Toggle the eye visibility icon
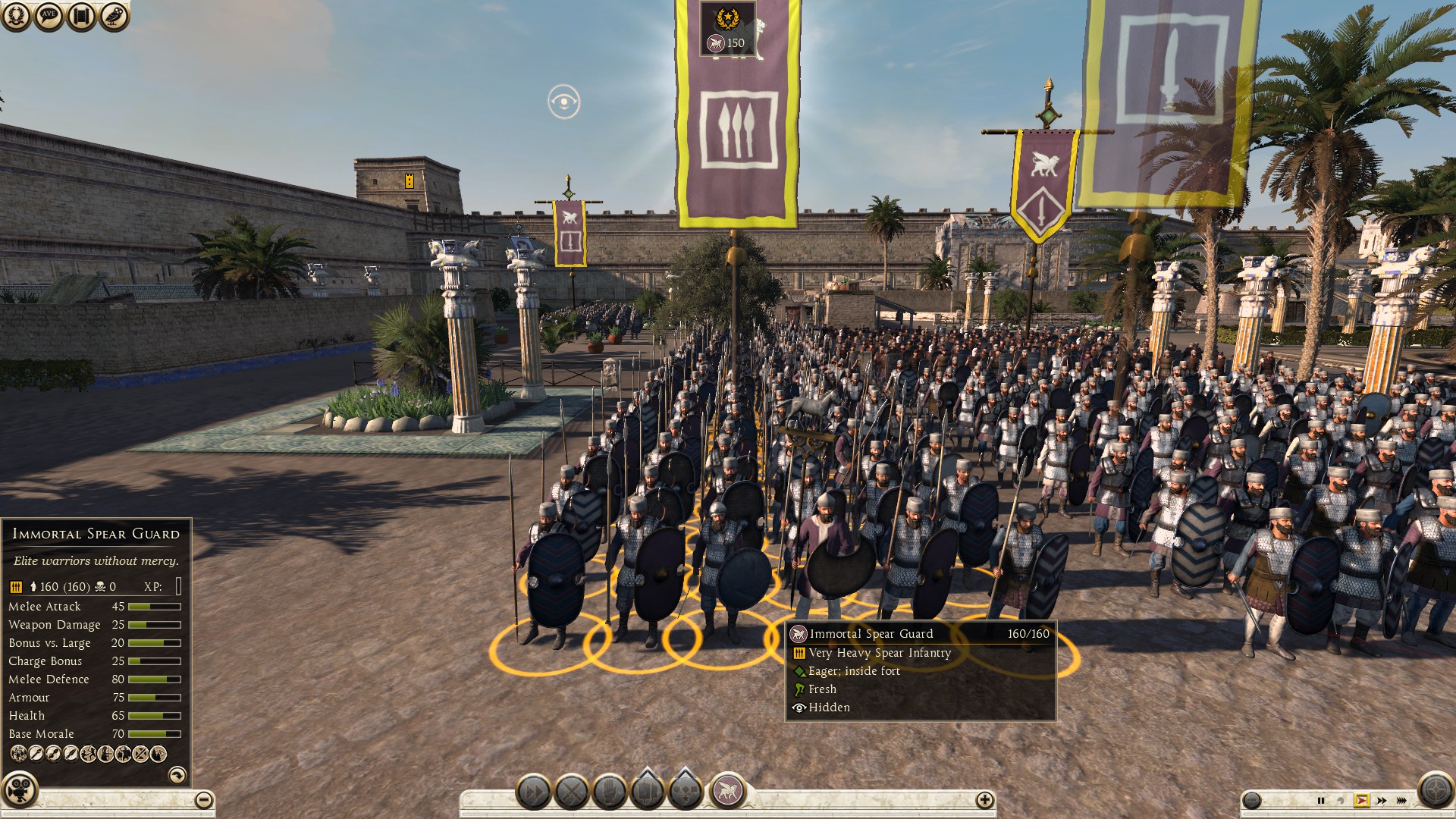The image size is (1456, 819). (x=563, y=102)
